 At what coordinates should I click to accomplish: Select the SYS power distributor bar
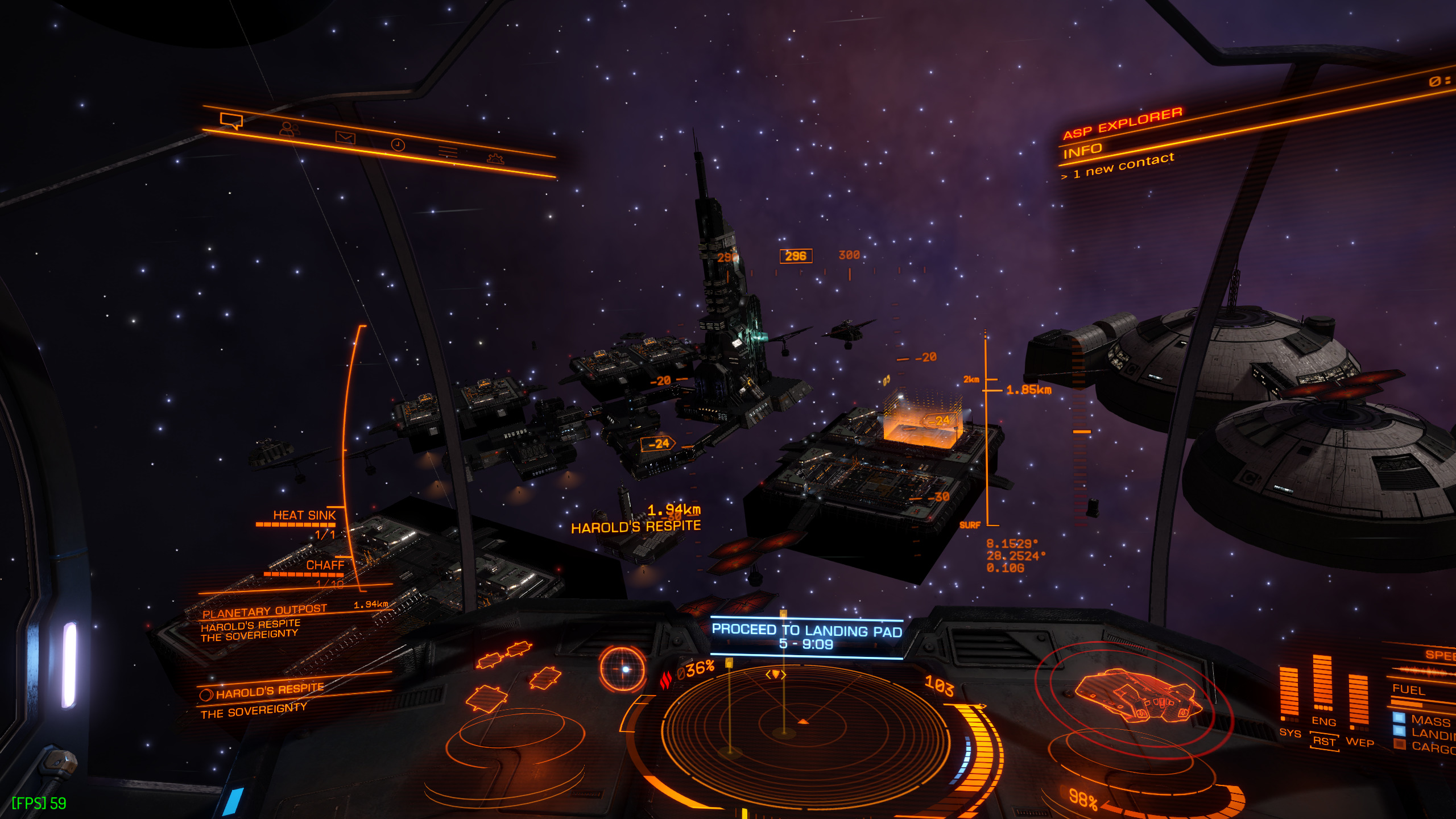[x=1289, y=693]
